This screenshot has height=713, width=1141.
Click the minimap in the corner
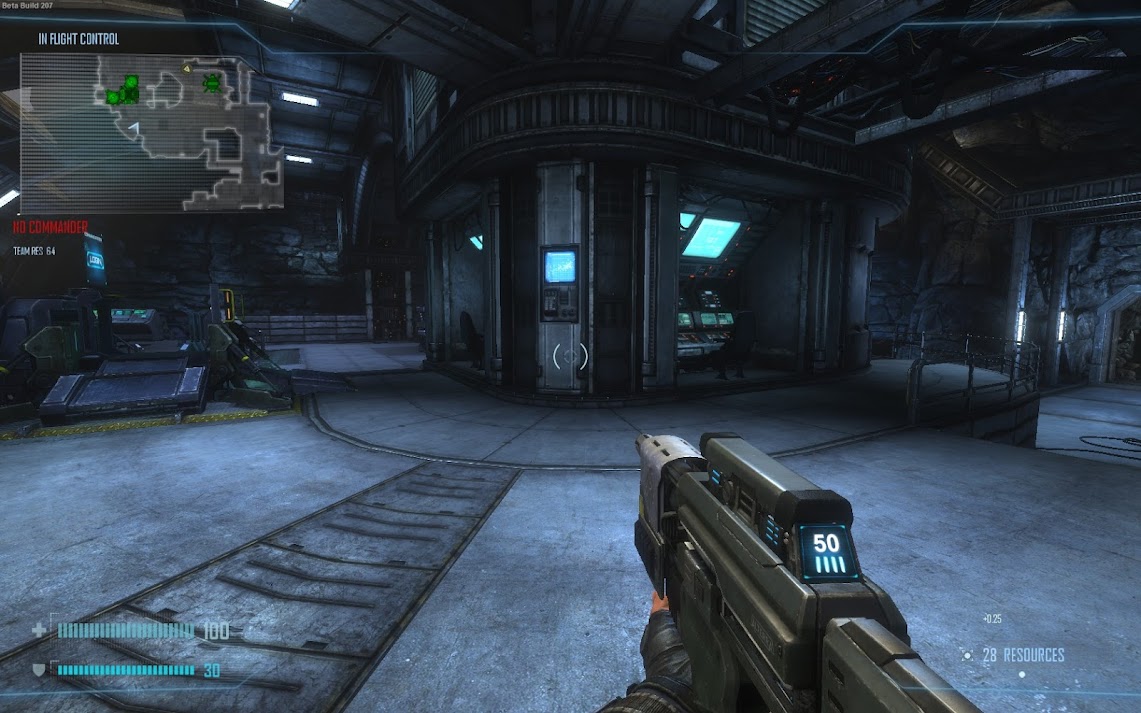152,132
